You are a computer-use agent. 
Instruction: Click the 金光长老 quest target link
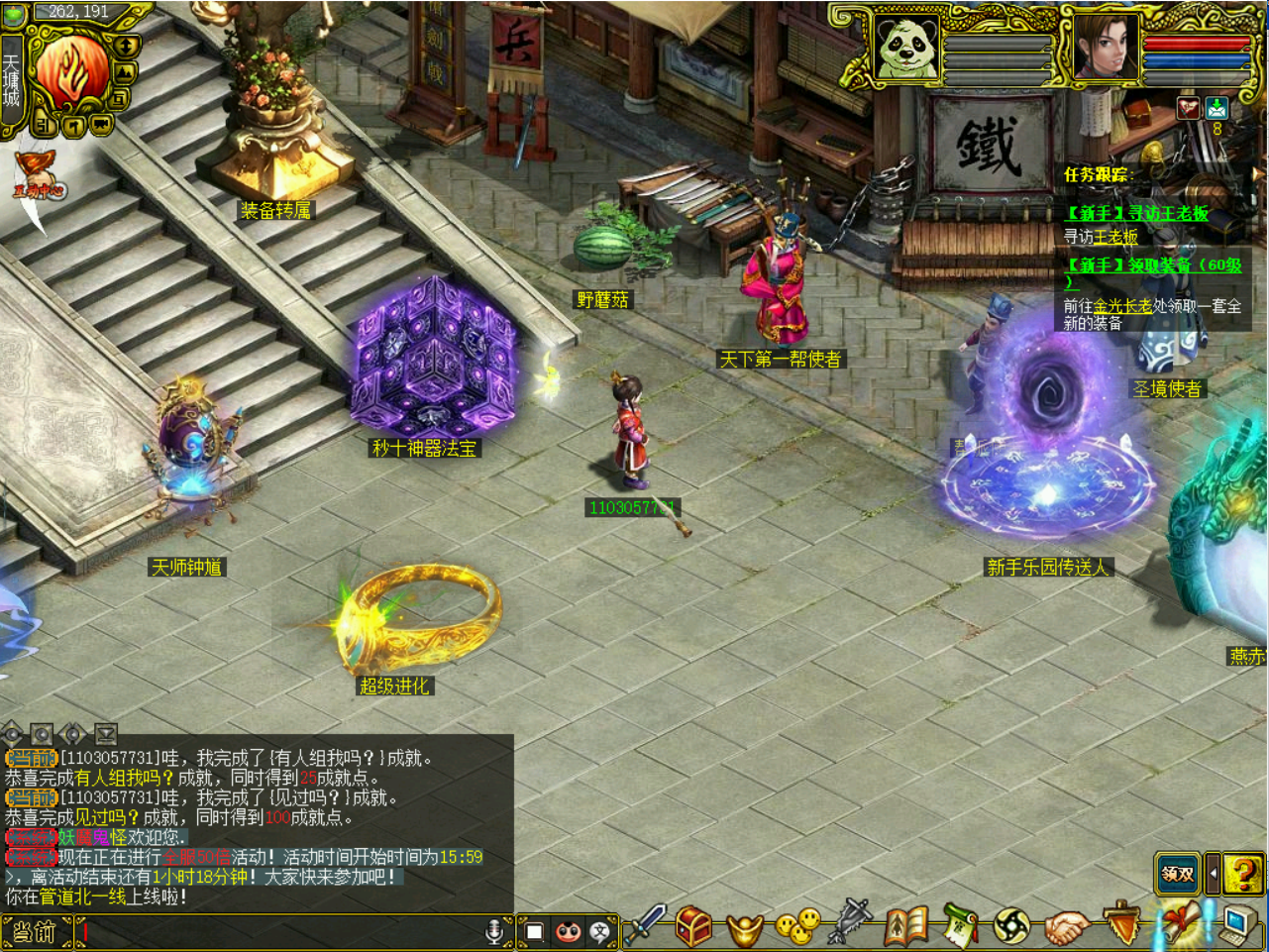tap(1122, 306)
